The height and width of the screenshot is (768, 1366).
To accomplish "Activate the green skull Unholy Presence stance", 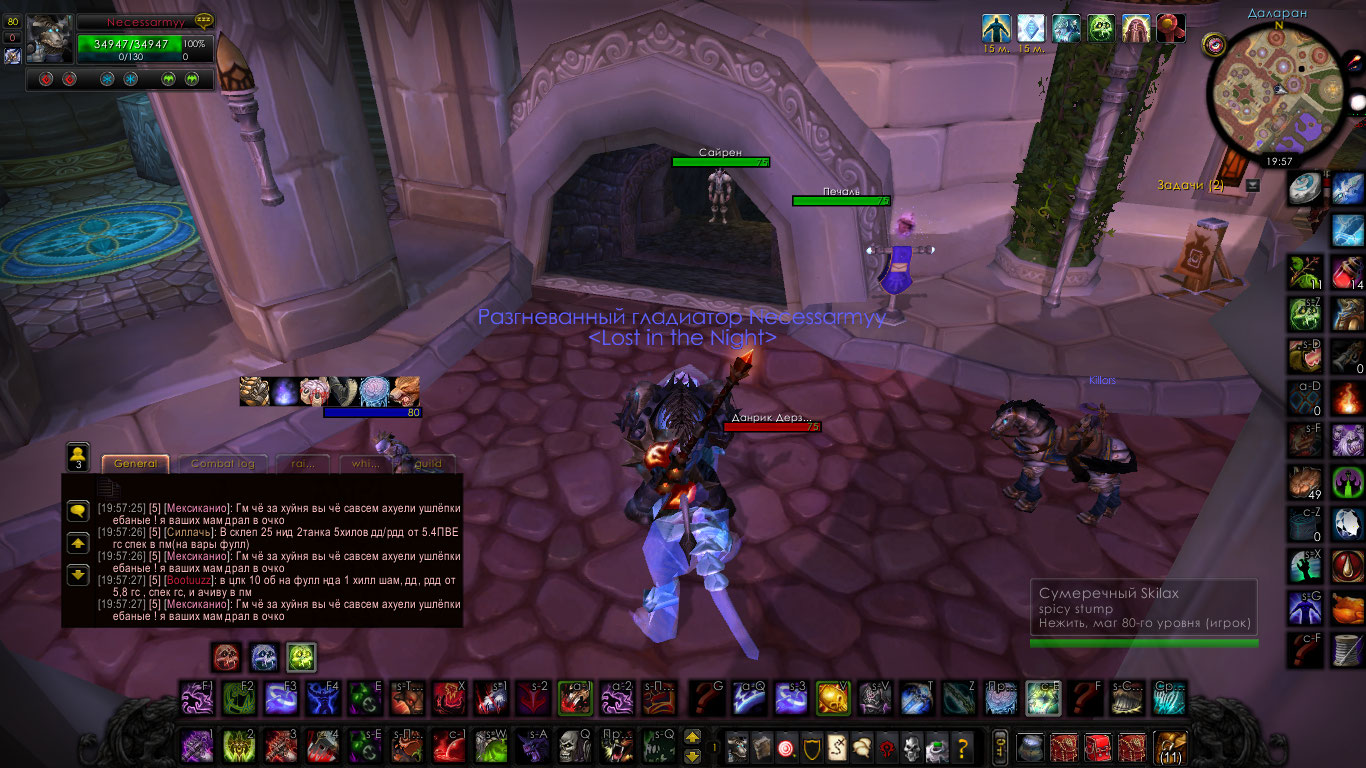I will click(x=302, y=656).
